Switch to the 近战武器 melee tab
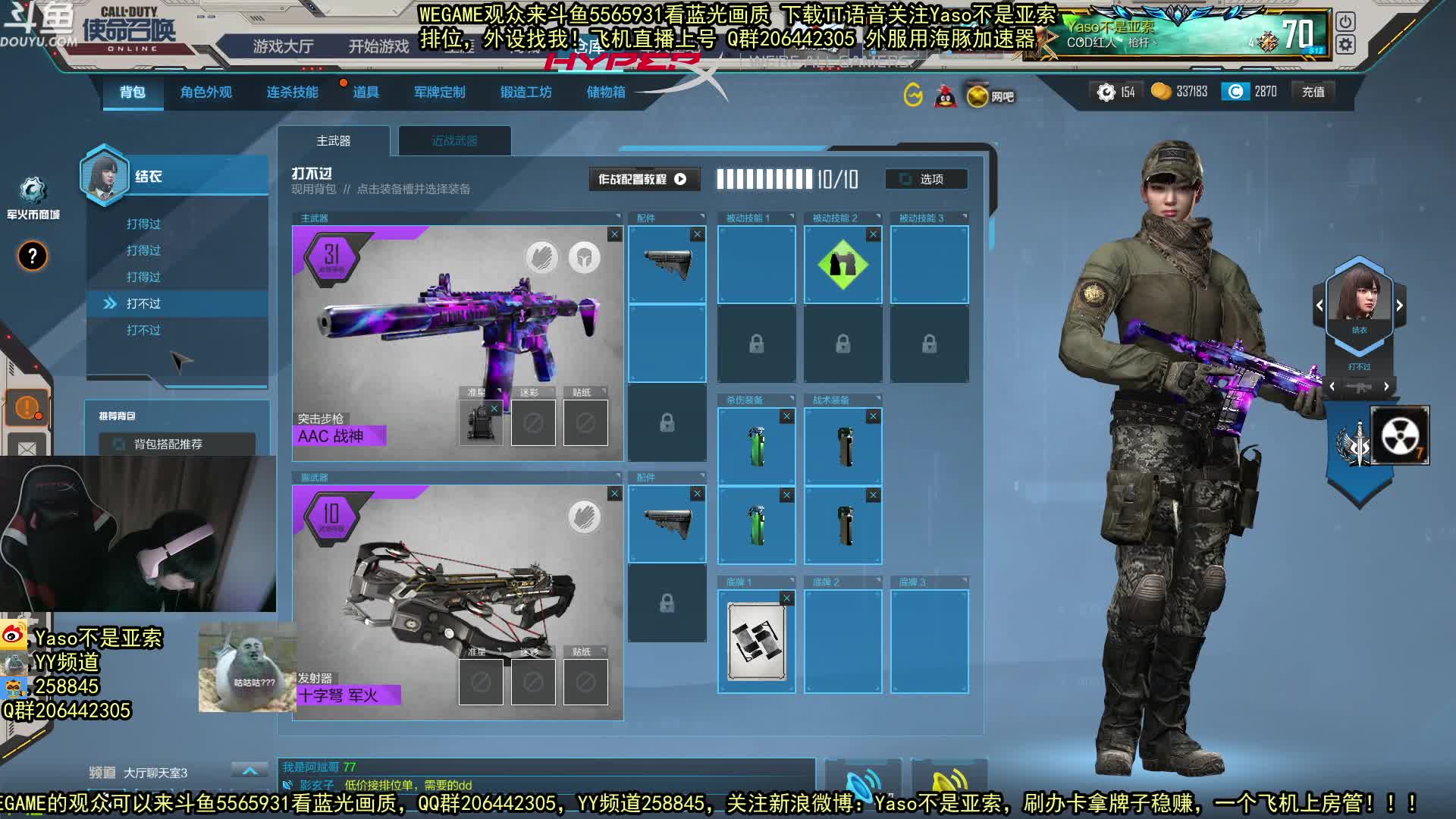The height and width of the screenshot is (819, 1456). 454,141
